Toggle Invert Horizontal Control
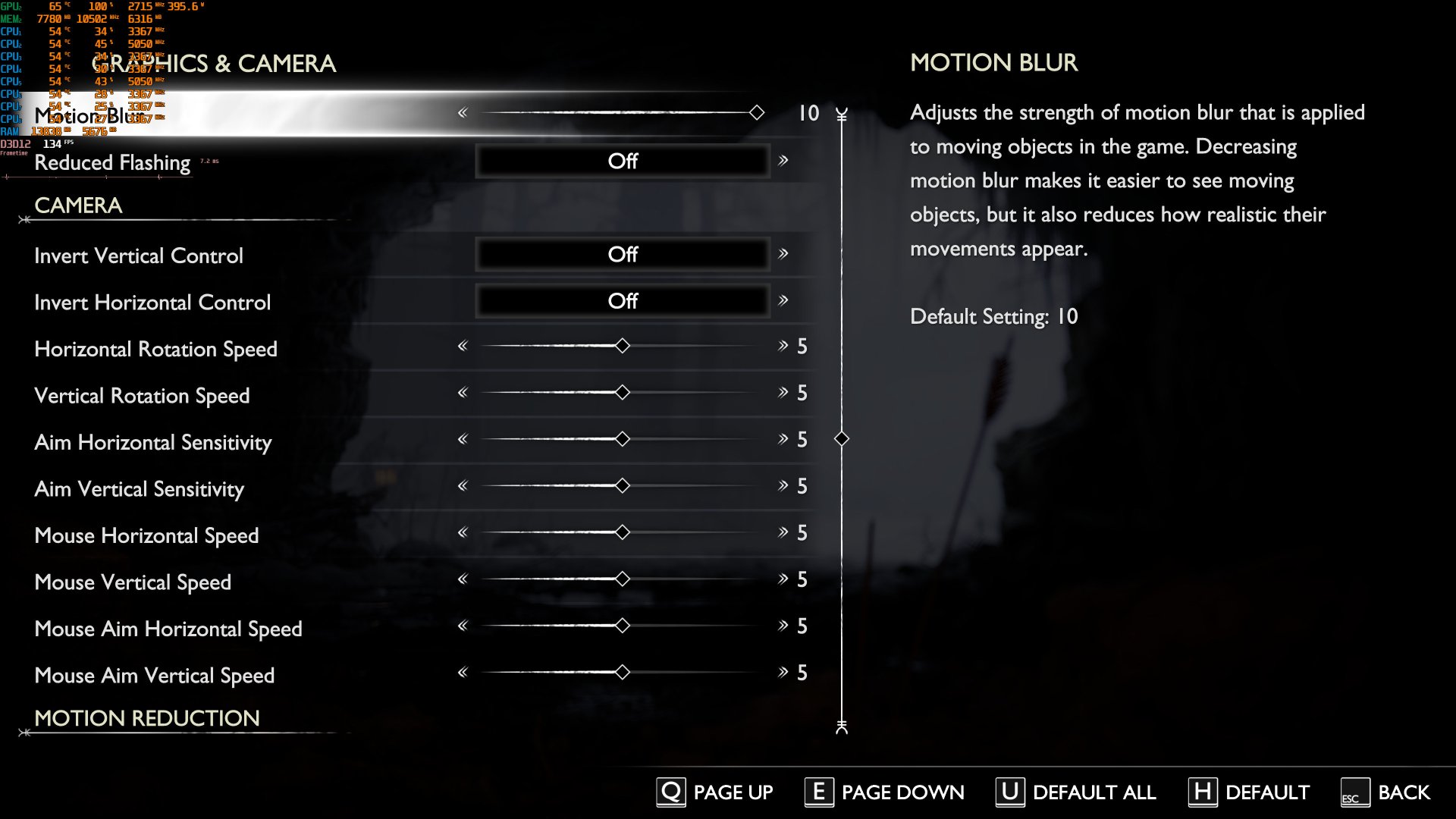Image resolution: width=1456 pixels, height=819 pixels. tap(623, 300)
